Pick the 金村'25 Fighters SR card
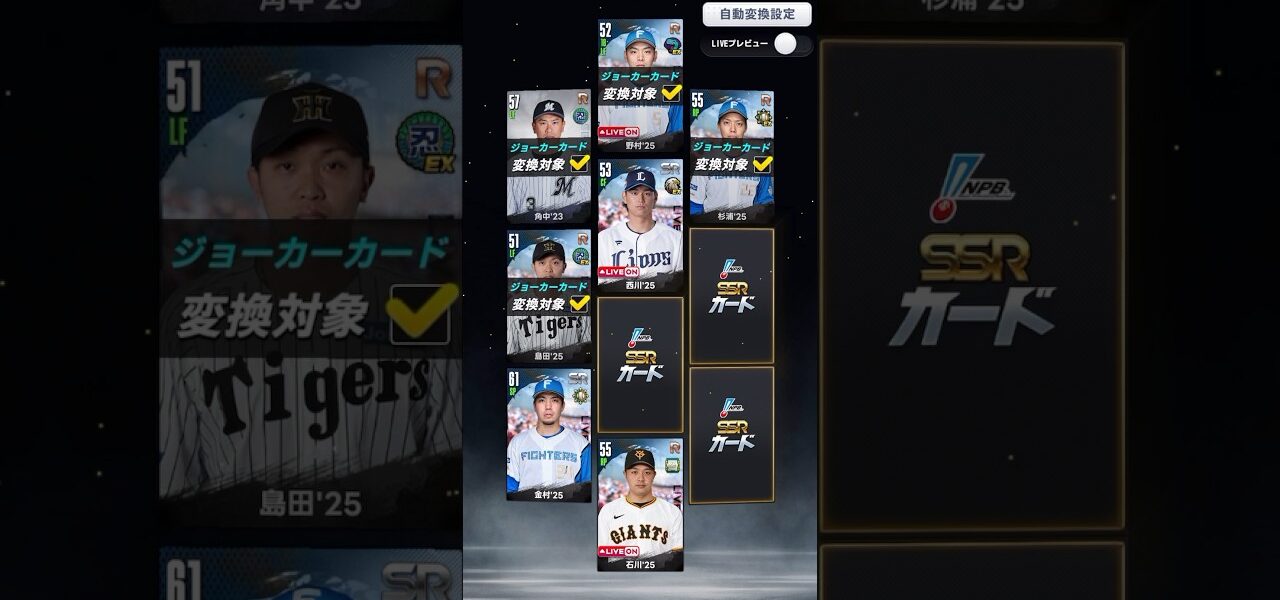This screenshot has height=600, width=1280. [x=548, y=435]
